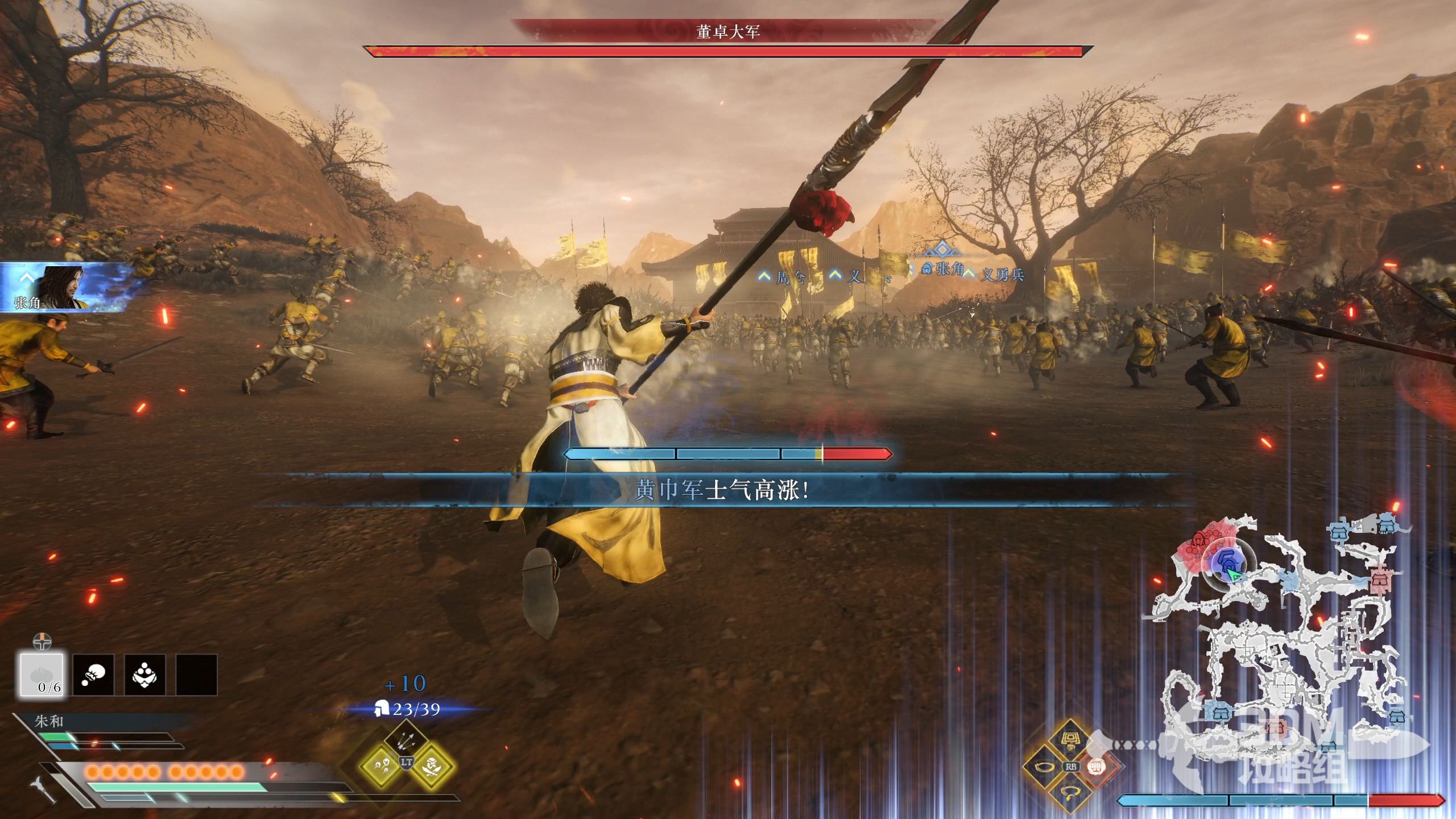Select the meat bun item slot

point(42,675)
